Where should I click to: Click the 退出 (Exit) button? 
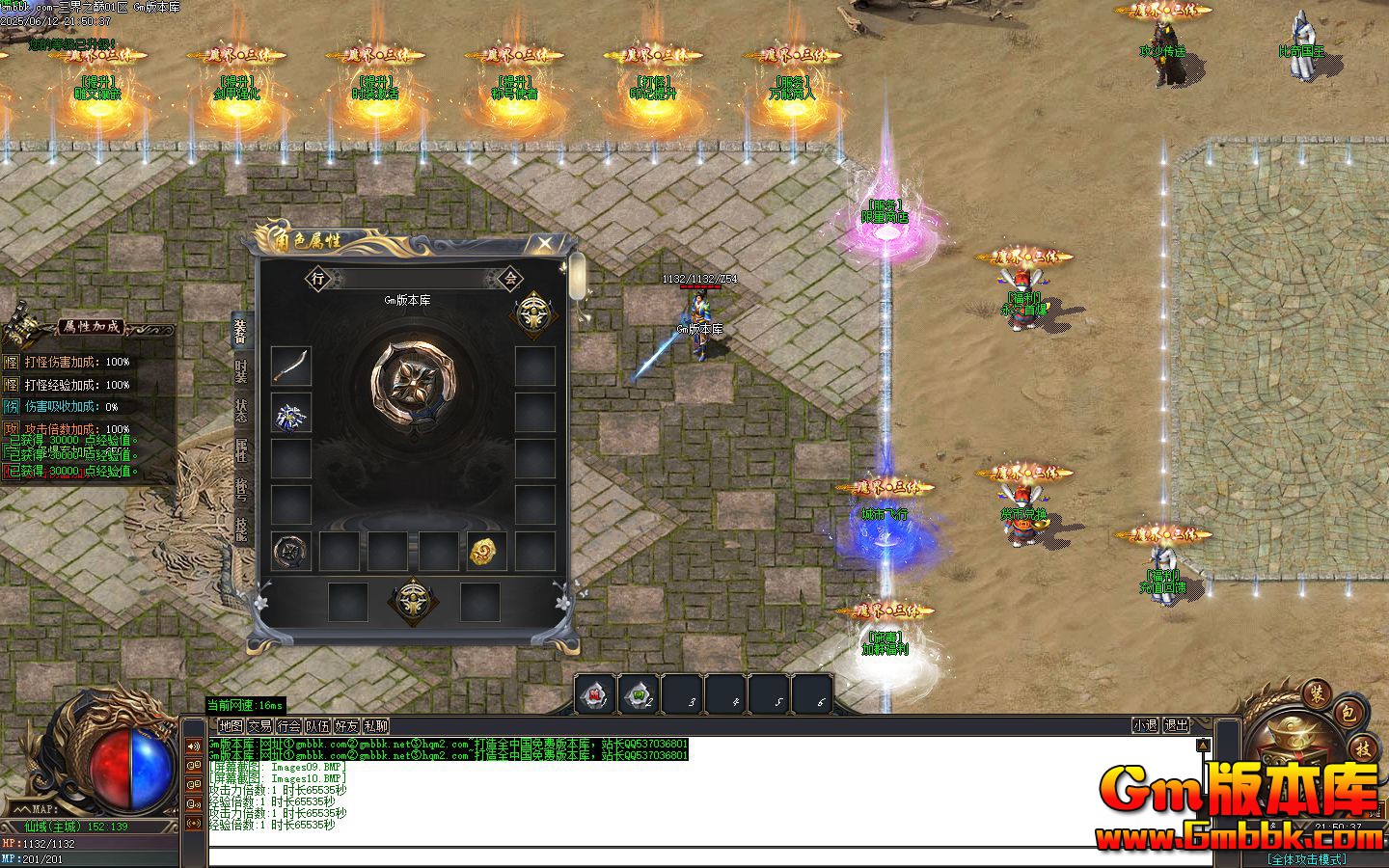tap(1178, 726)
